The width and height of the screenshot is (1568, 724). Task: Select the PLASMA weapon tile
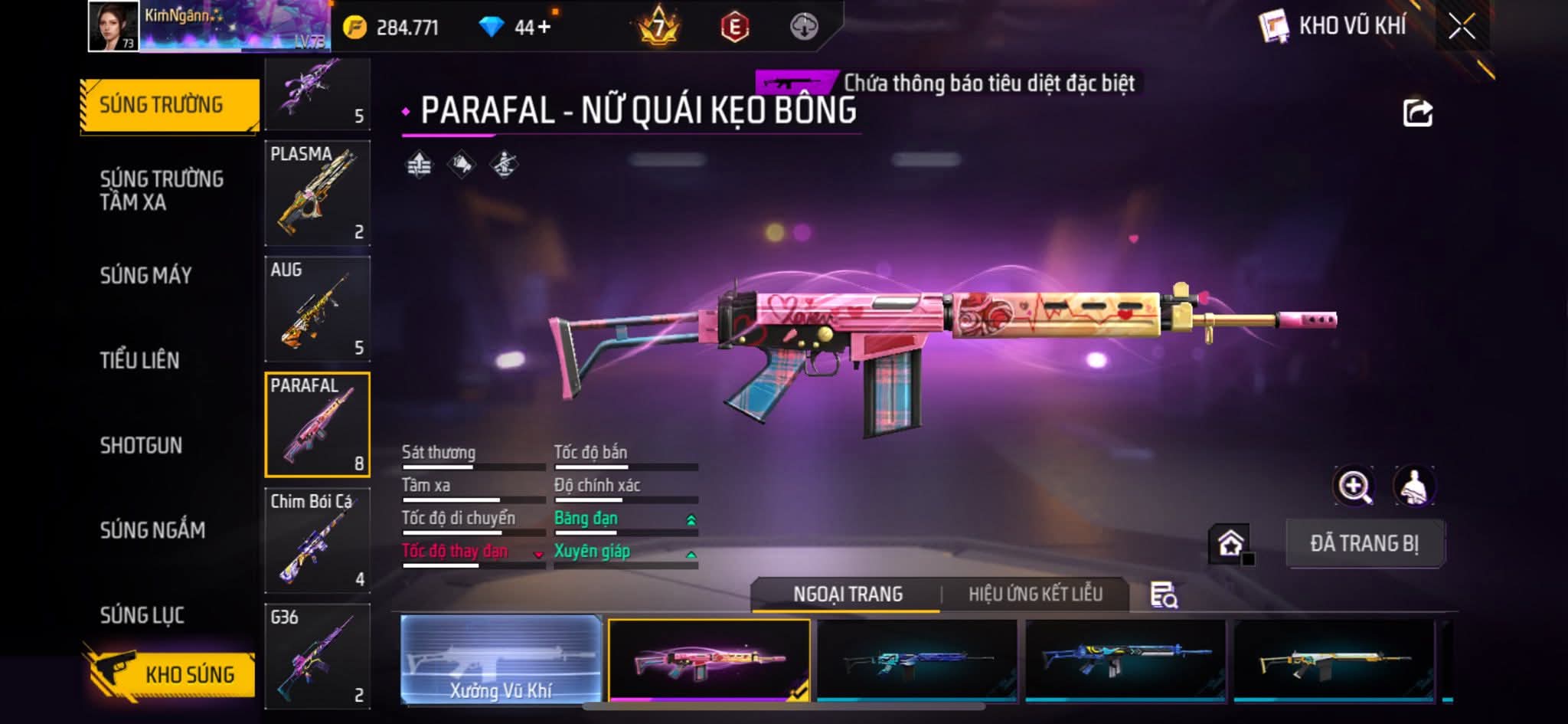(317, 192)
